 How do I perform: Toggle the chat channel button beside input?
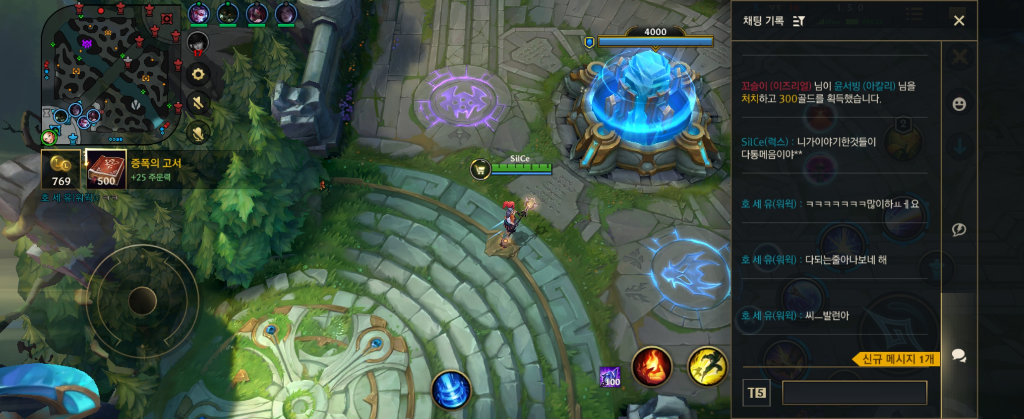[x=755, y=393]
